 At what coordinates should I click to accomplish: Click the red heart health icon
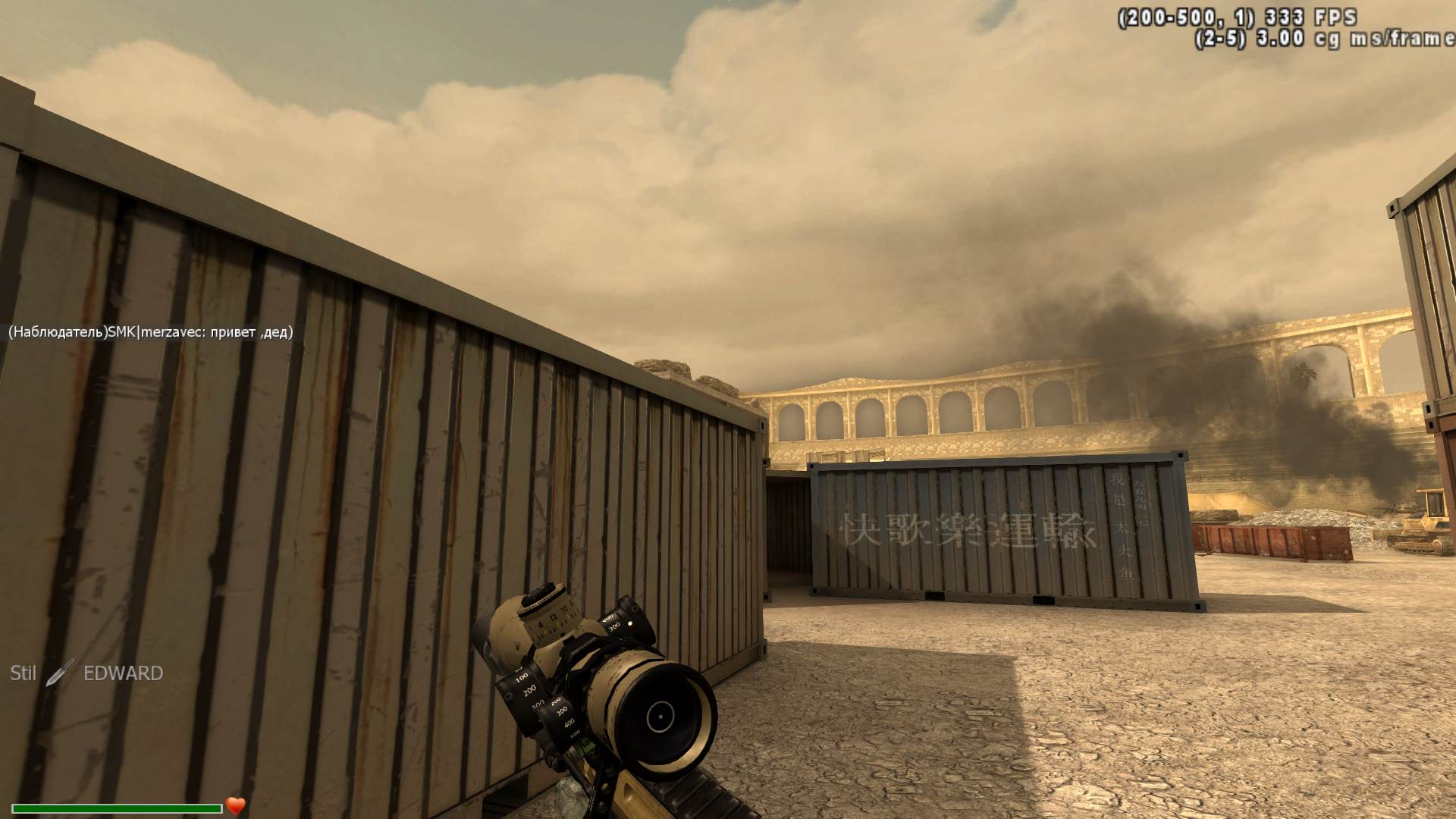click(x=235, y=805)
